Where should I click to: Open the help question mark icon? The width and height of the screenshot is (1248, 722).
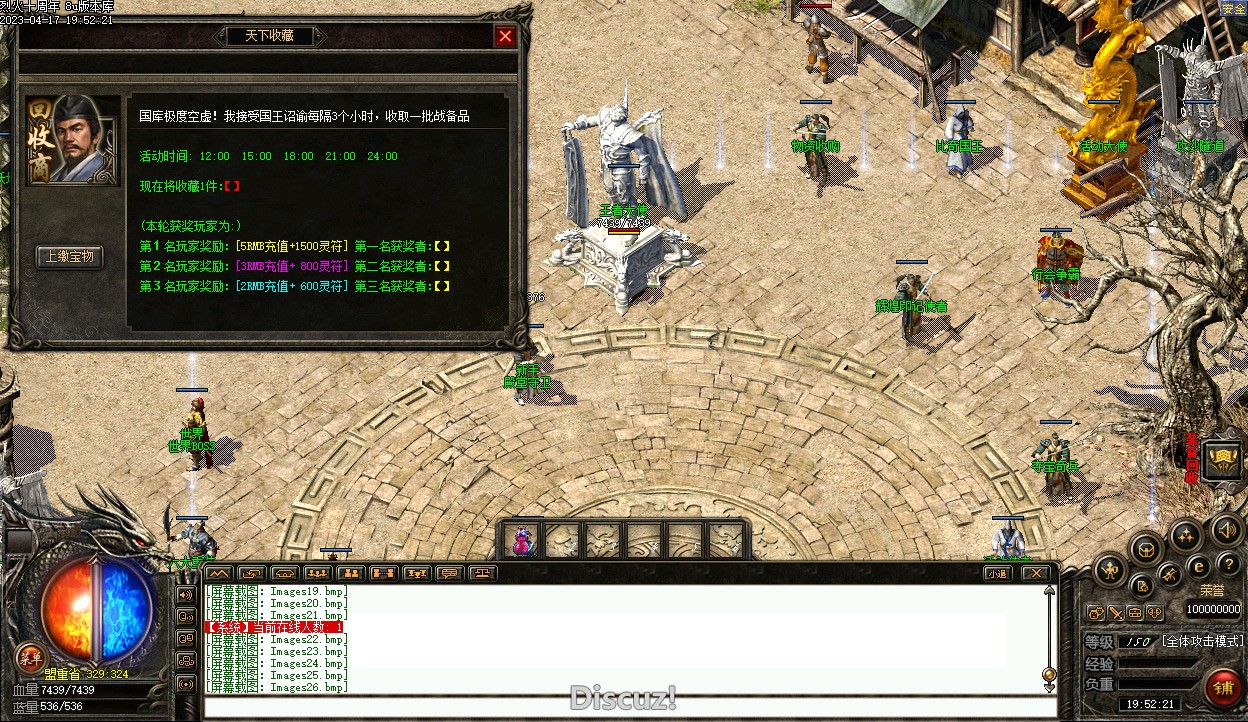[1229, 564]
